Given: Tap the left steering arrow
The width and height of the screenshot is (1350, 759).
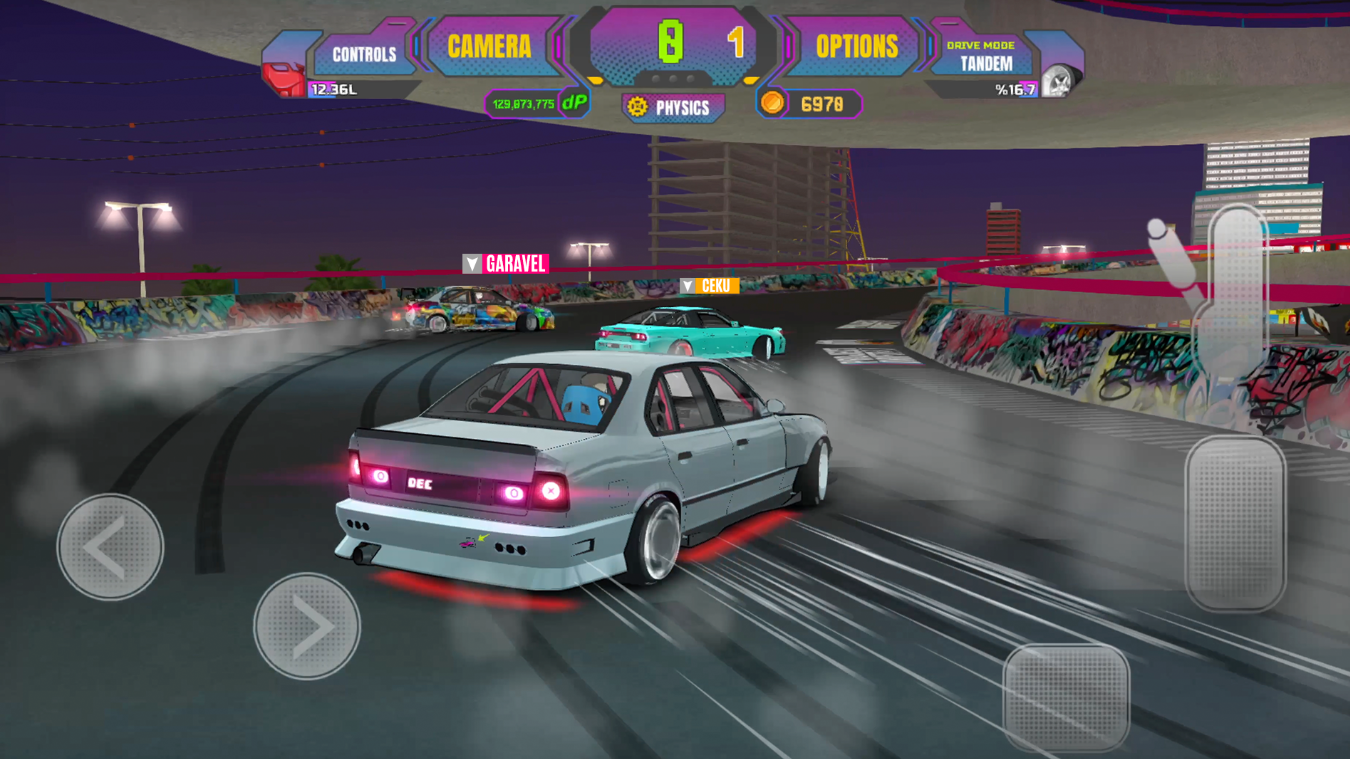Looking at the screenshot, I should pyautogui.click(x=110, y=547).
